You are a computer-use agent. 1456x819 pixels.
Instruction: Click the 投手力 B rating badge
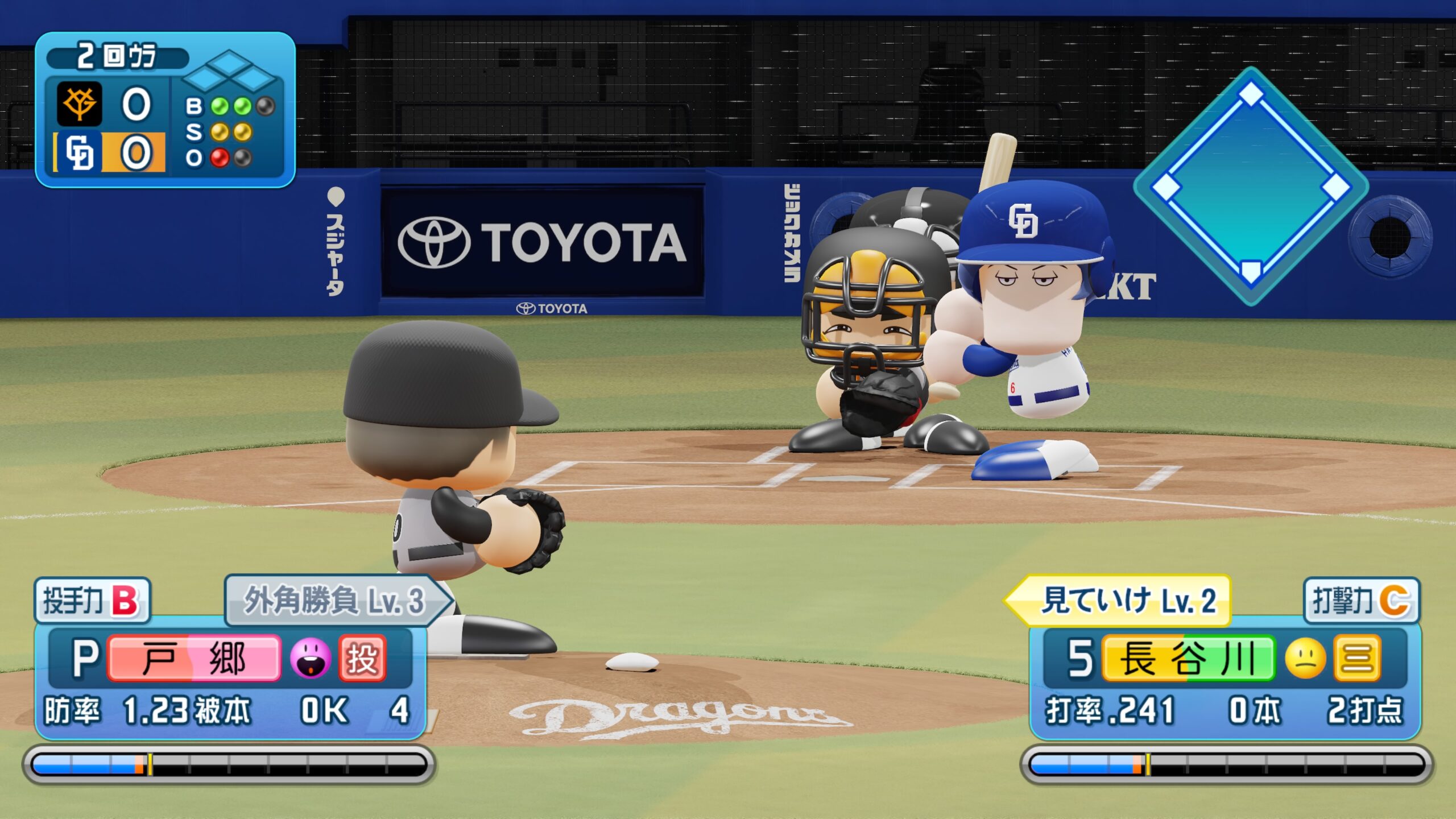point(92,600)
